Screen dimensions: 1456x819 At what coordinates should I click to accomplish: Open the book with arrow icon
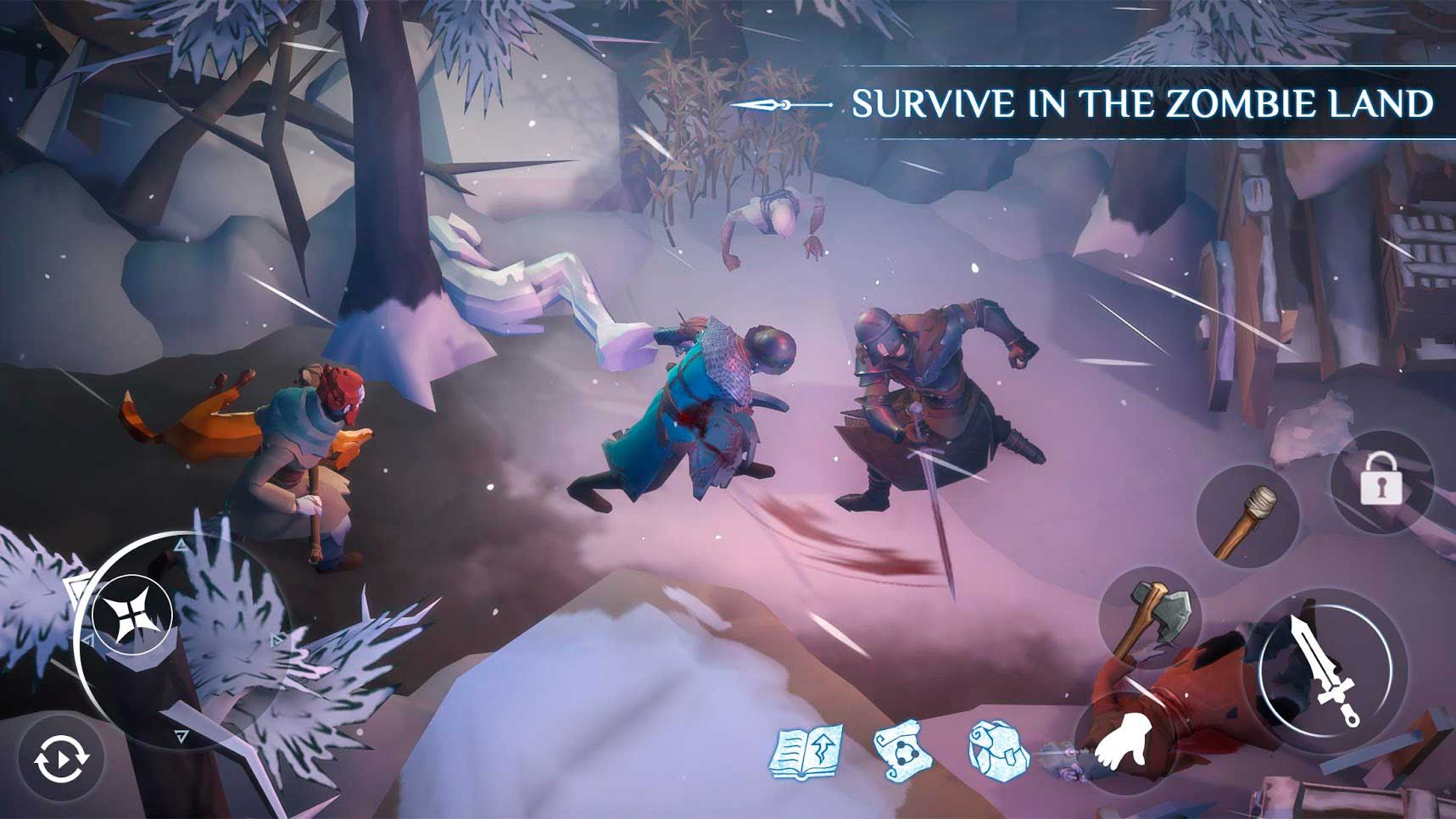(x=806, y=750)
